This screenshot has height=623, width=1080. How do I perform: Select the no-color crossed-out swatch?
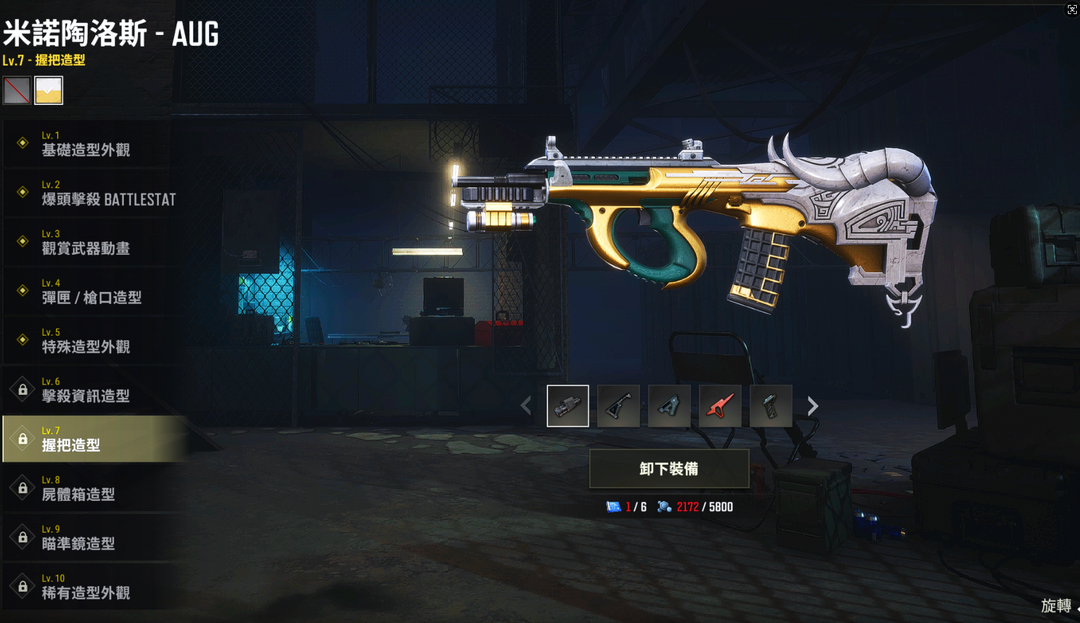coord(16,91)
